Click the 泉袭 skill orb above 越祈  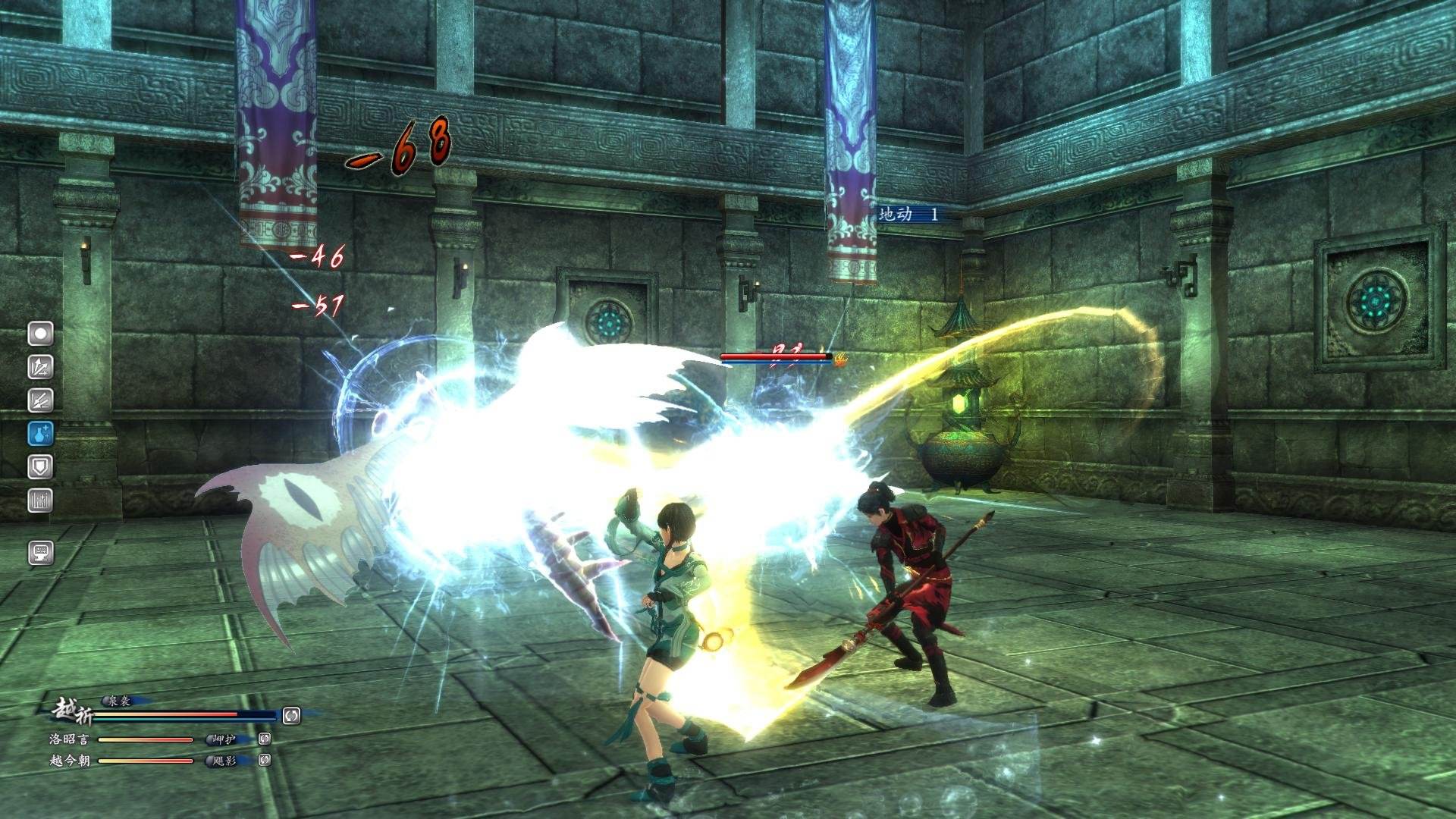click(x=105, y=701)
